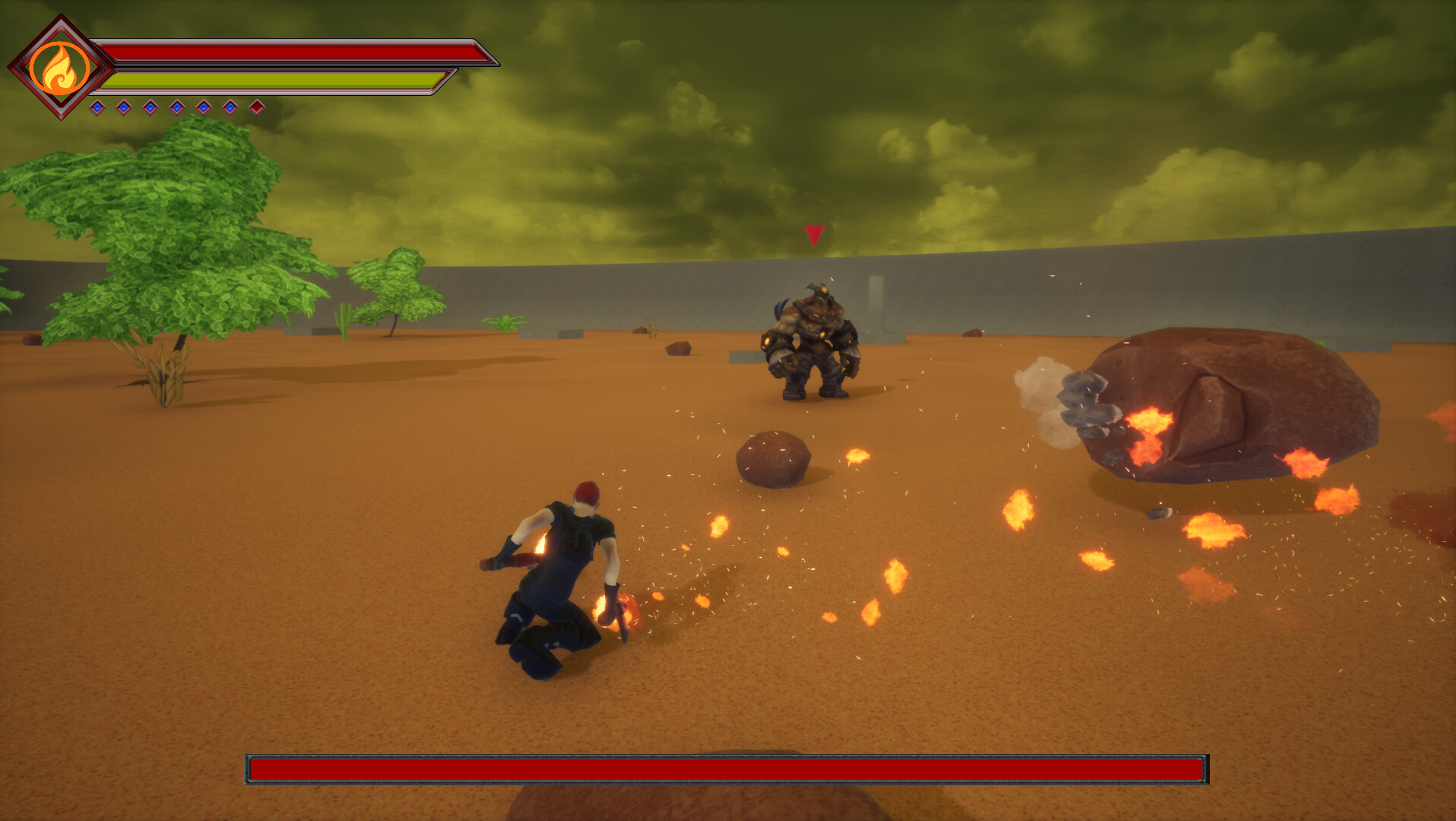
Task: Toggle the fifth blue diamond pip
Action: click(x=204, y=107)
